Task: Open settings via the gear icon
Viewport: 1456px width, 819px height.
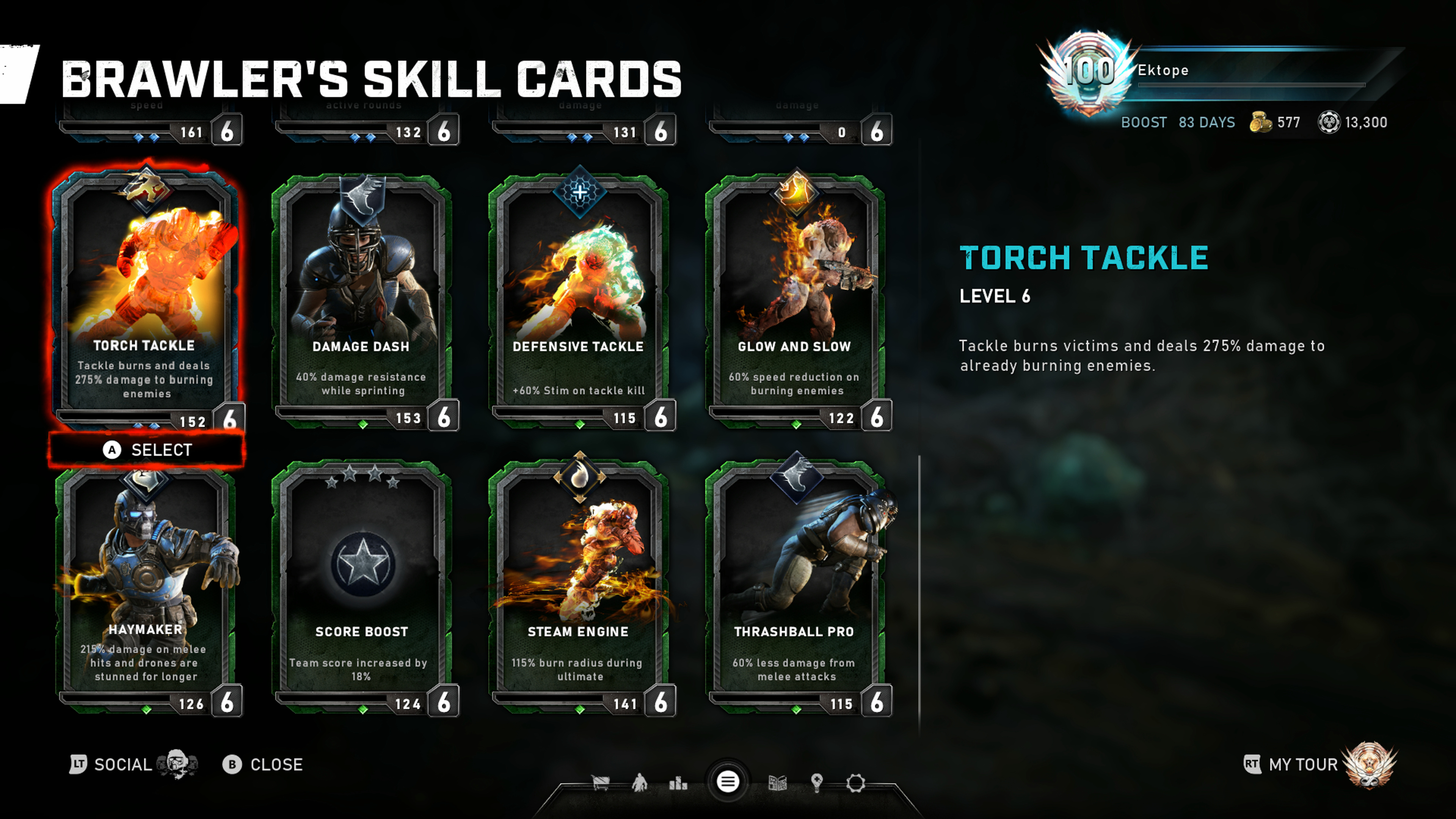Action: (855, 783)
